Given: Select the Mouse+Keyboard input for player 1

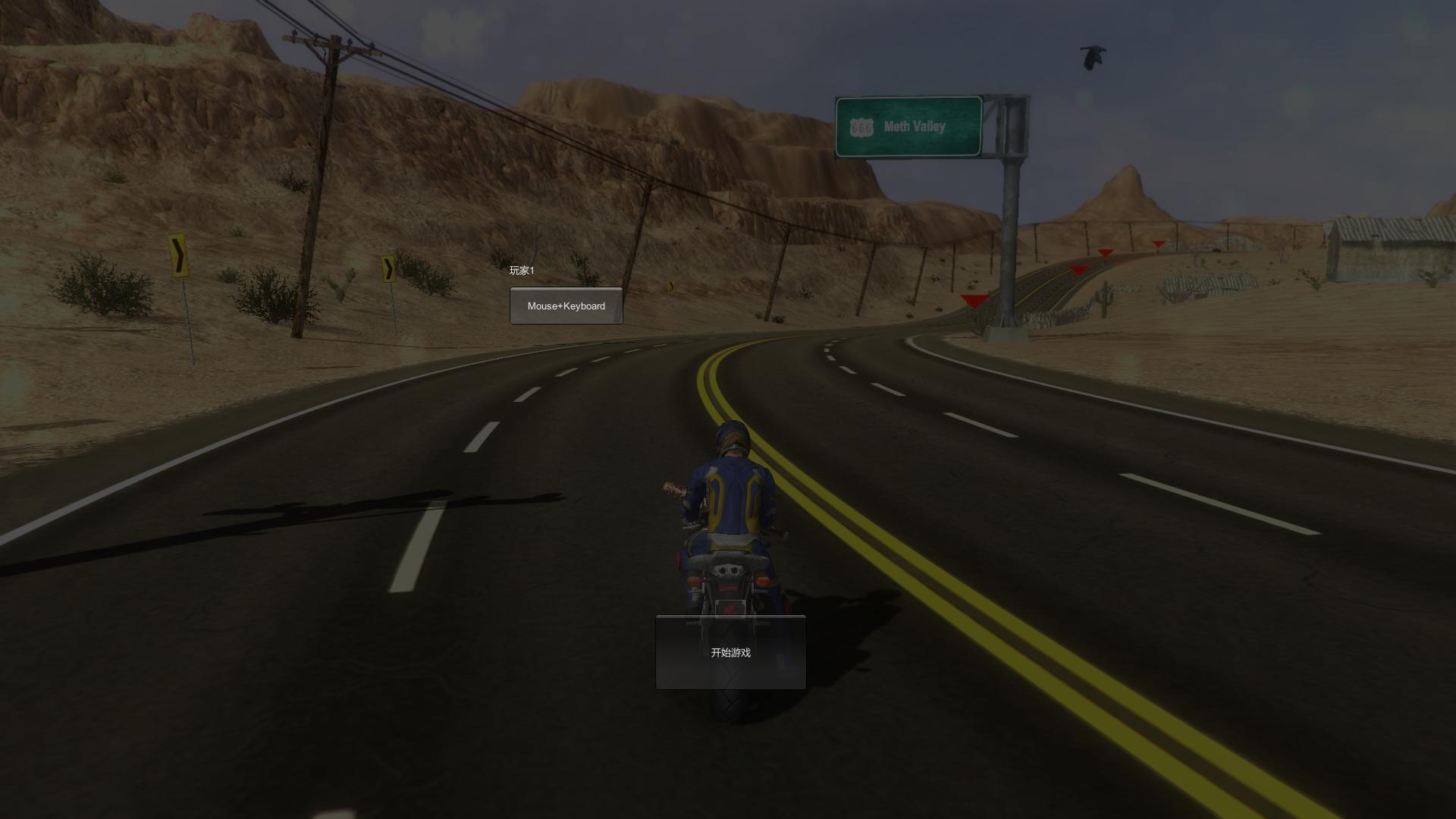Looking at the screenshot, I should coord(566,306).
